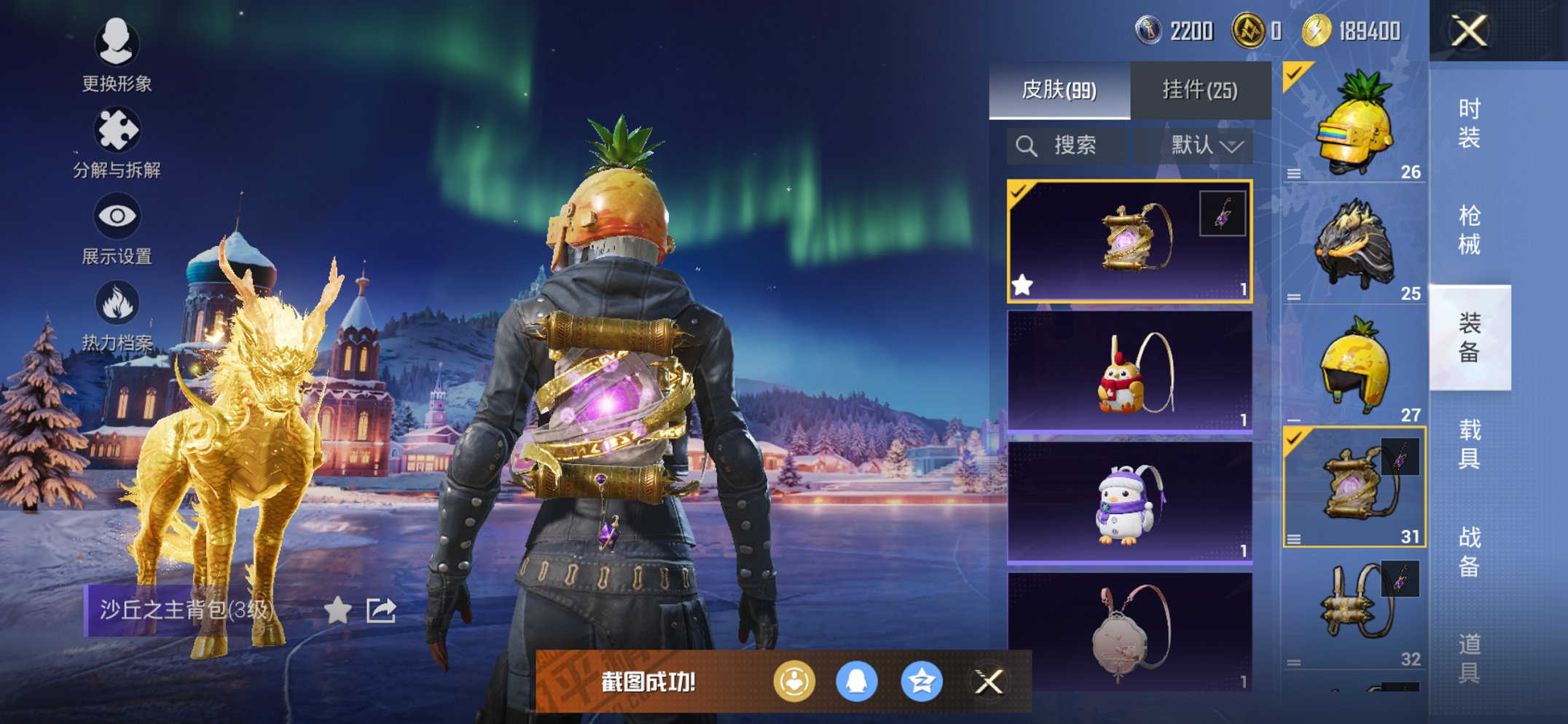This screenshot has width=1568, height=724.
Task: Open the 战备 combat gear category
Action: click(1469, 551)
